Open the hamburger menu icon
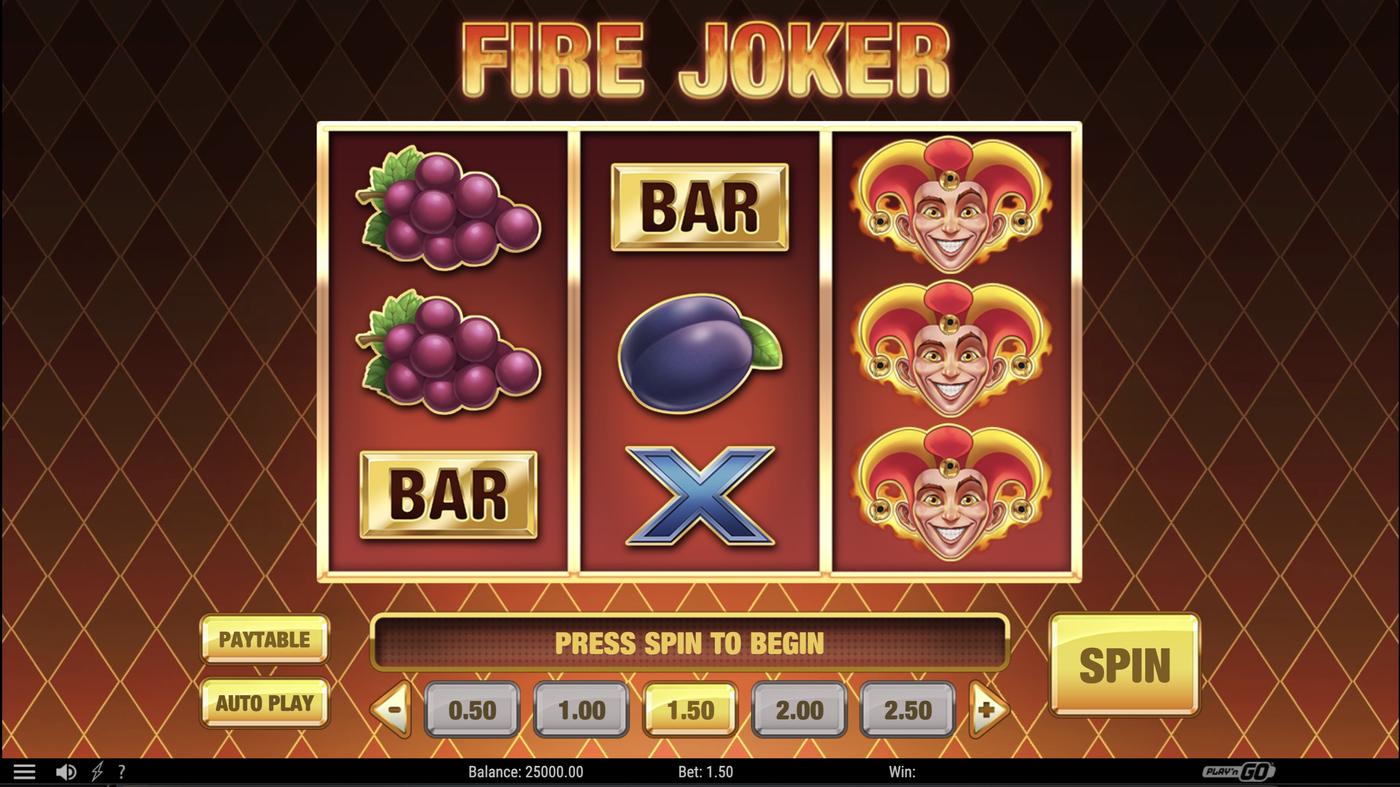 (x=24, y=770)
